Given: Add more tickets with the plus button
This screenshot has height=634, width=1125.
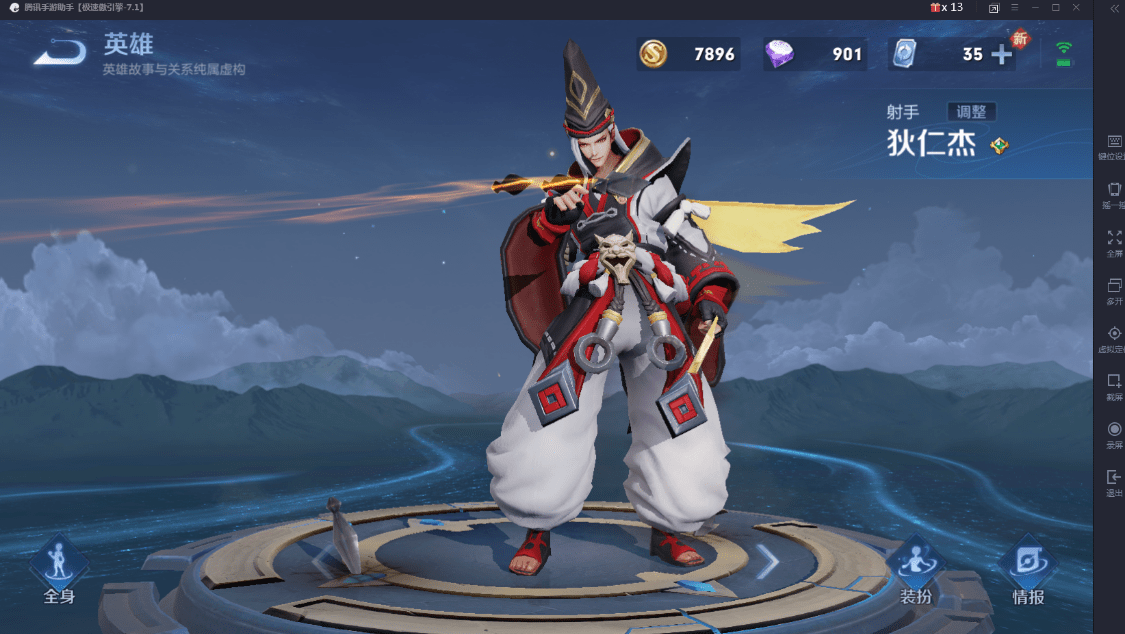Looking at the screenshot, I should click(x=1001, y=55).
